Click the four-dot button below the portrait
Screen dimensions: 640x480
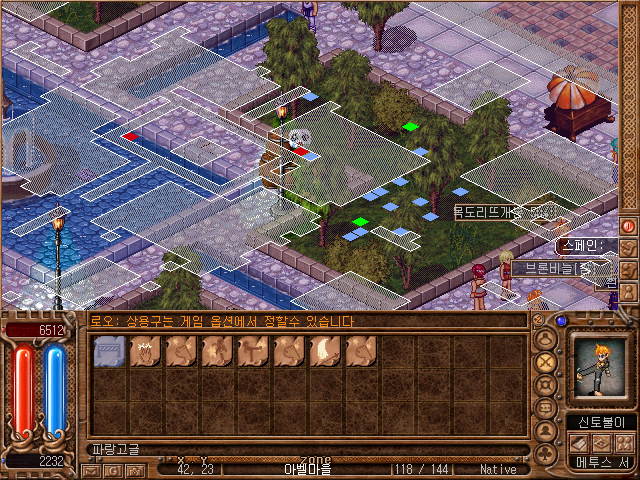click(x=623, y=442)
